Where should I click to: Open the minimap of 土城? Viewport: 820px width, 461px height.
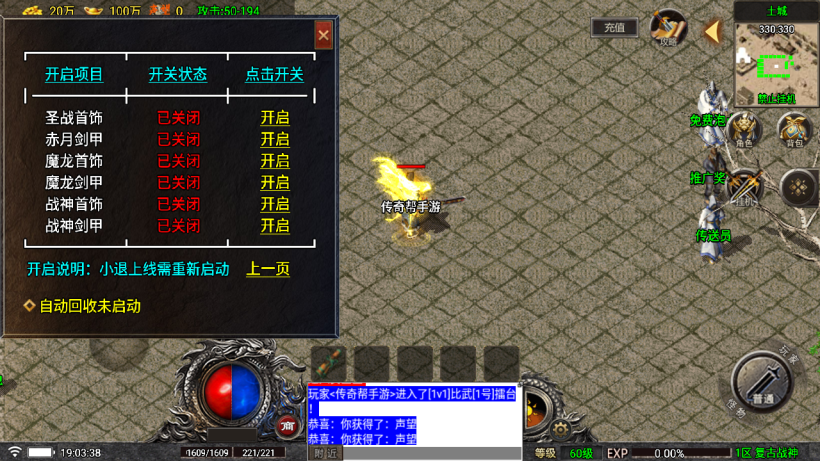click(776, 66)
